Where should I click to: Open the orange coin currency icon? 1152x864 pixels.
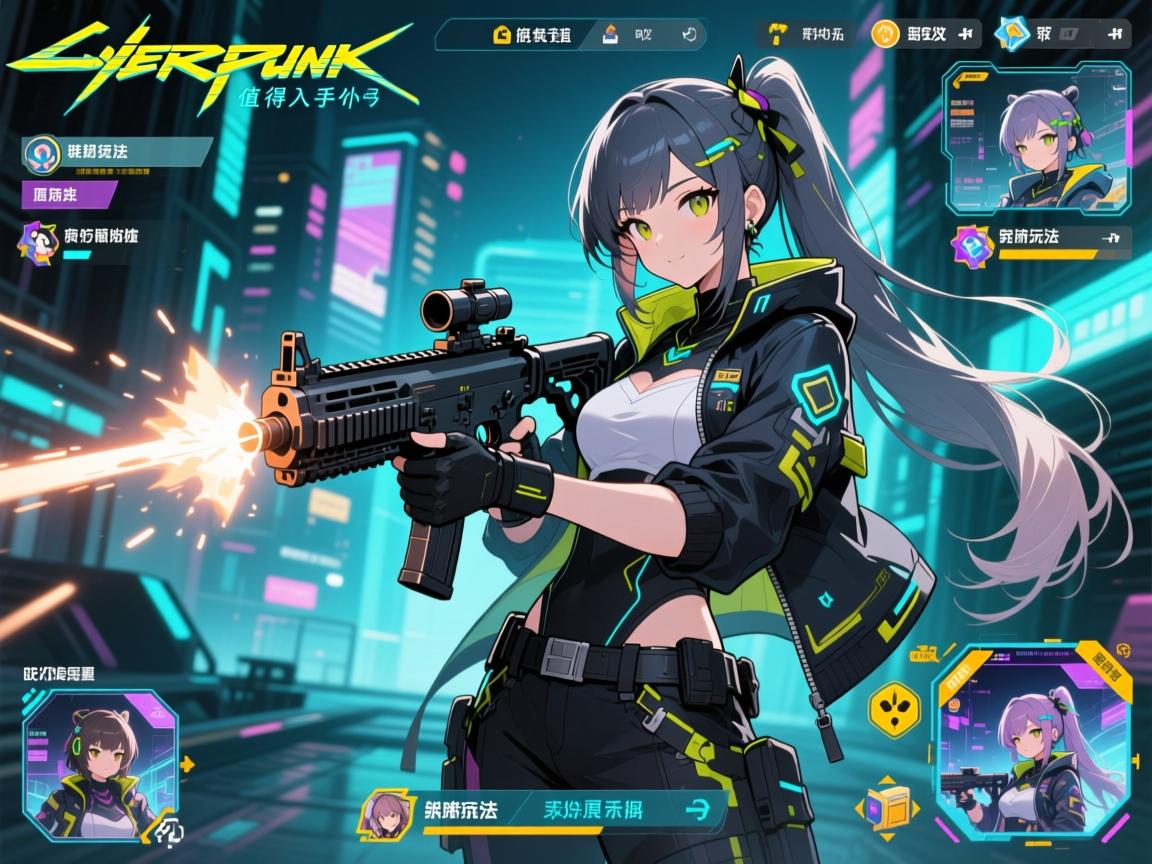point(885,34)
